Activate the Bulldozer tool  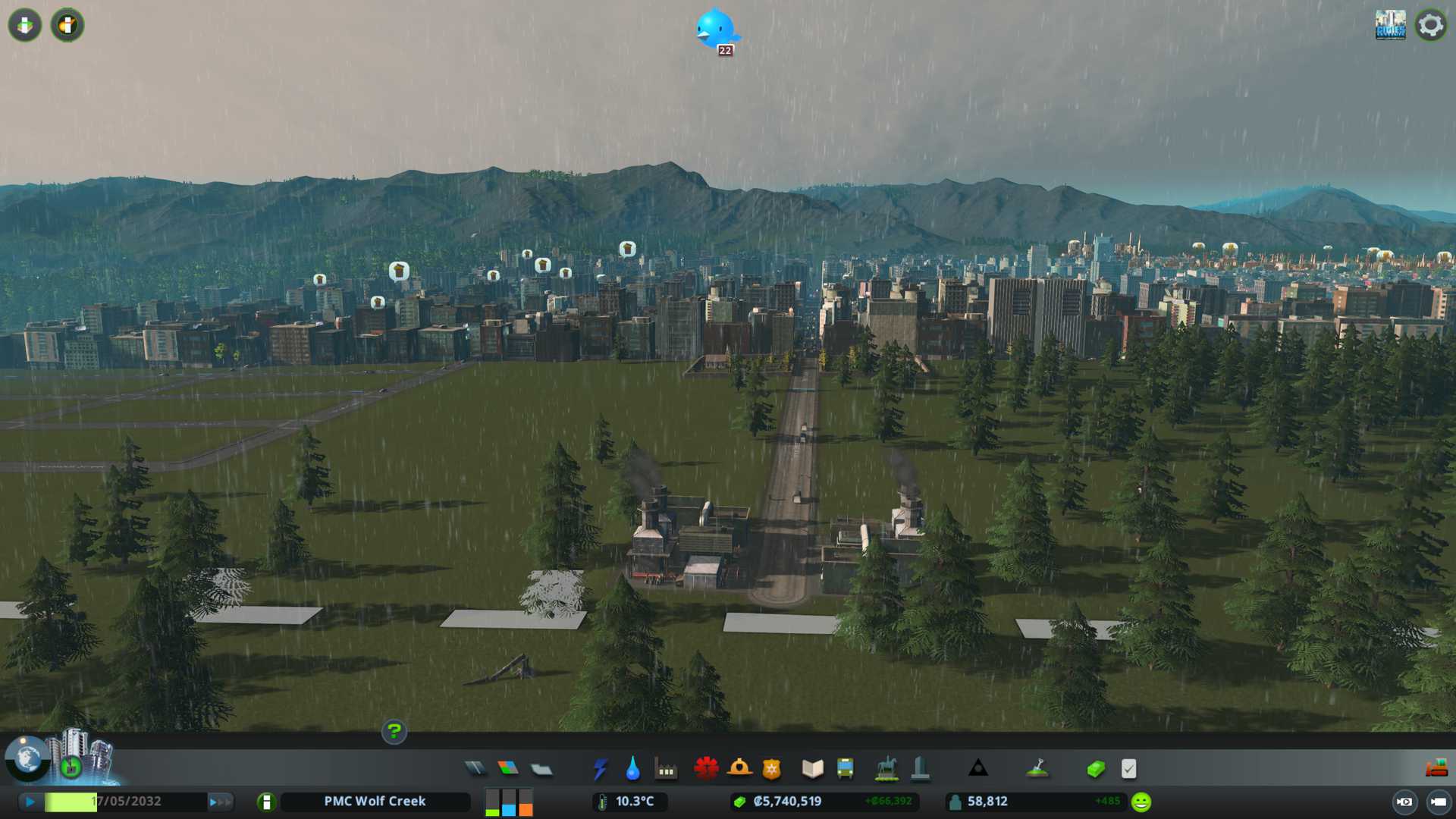pyautogui.click(x=1436, y=769)
